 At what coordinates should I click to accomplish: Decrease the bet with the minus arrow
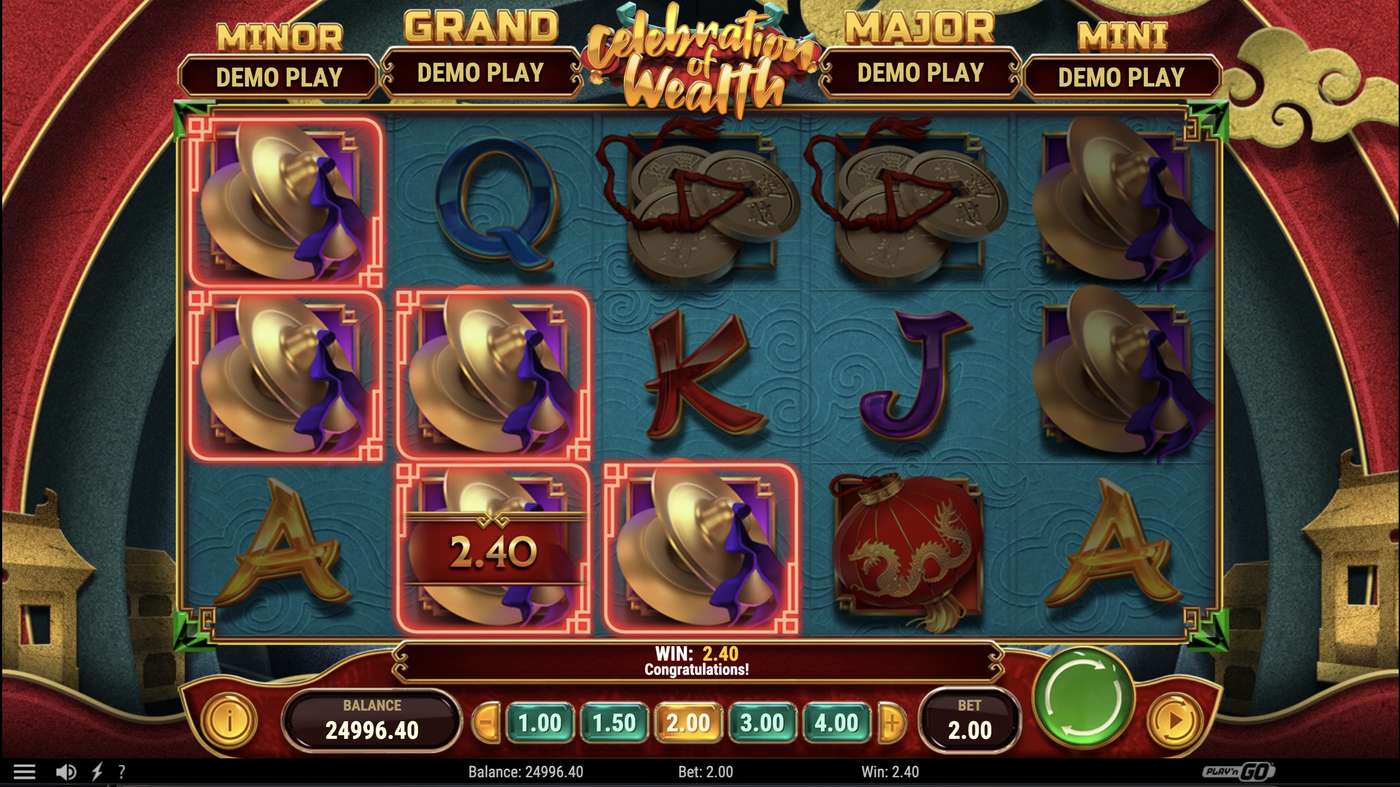pos(487,723)
